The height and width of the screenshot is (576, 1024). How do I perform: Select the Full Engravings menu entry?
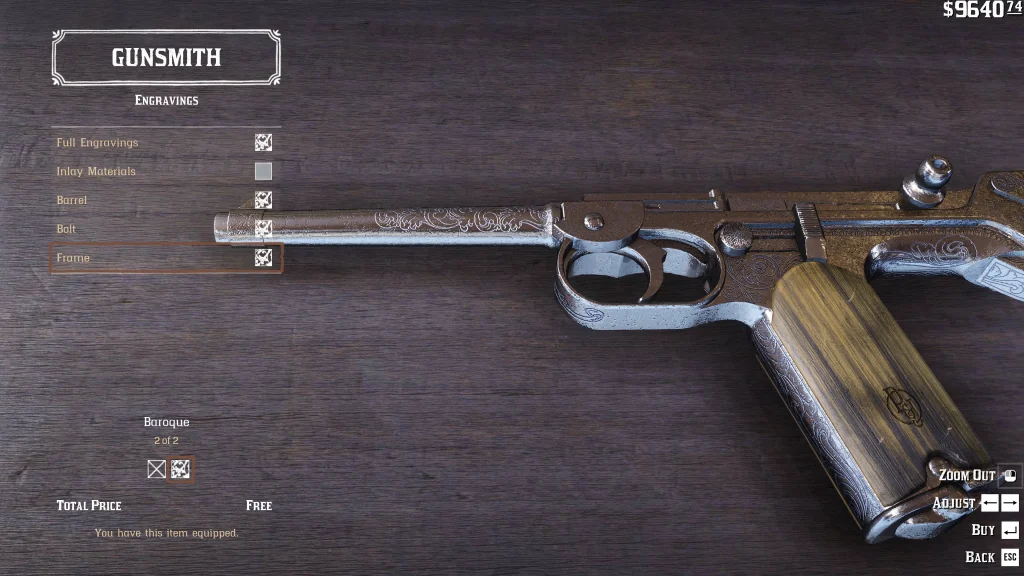pyautogui.click(x=165, y=143)
